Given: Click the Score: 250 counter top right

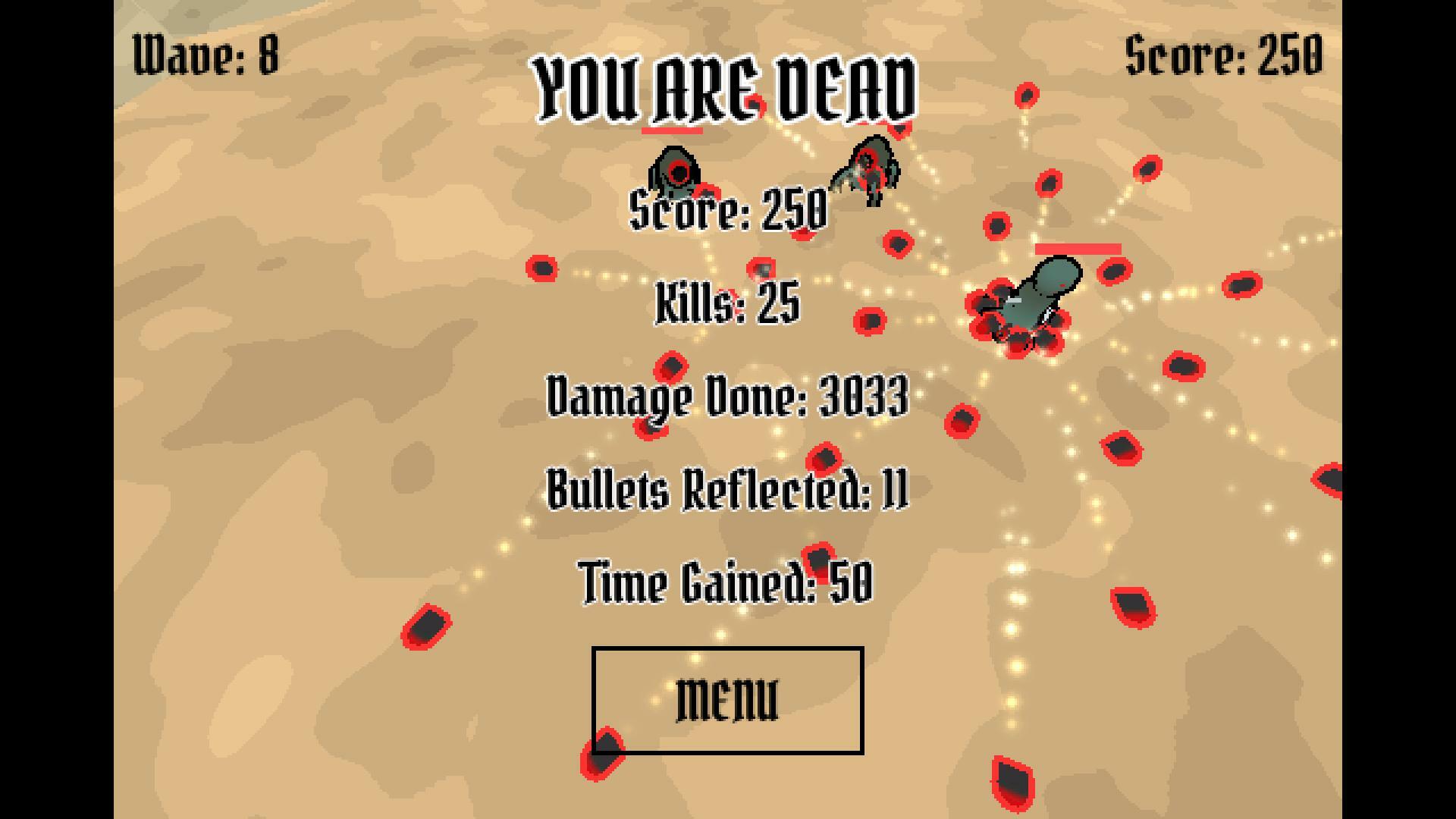Looking at the screenshot, I should (x=1223, y=55).
